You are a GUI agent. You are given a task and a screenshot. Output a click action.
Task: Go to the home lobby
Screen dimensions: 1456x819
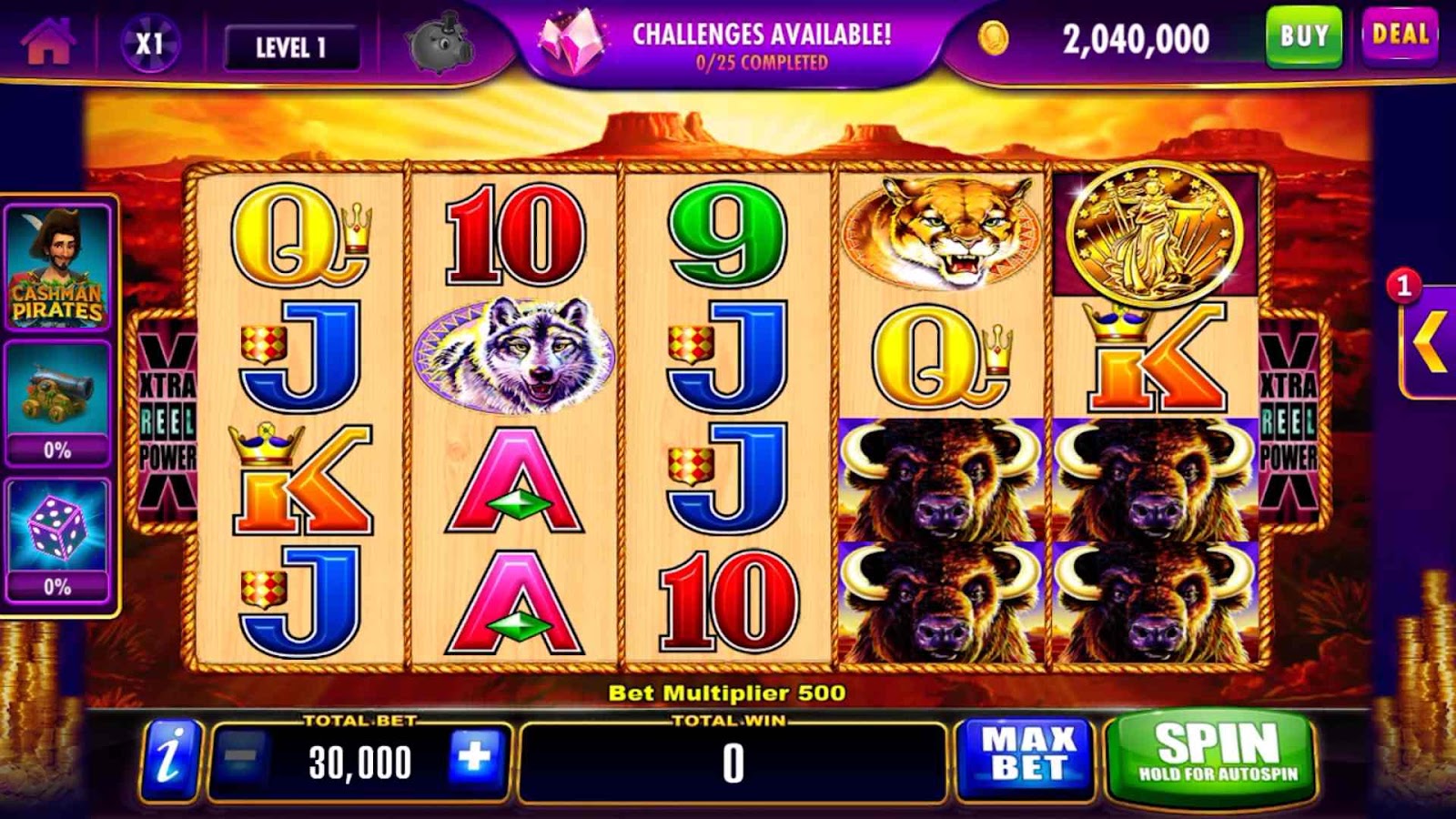point(47,43)
